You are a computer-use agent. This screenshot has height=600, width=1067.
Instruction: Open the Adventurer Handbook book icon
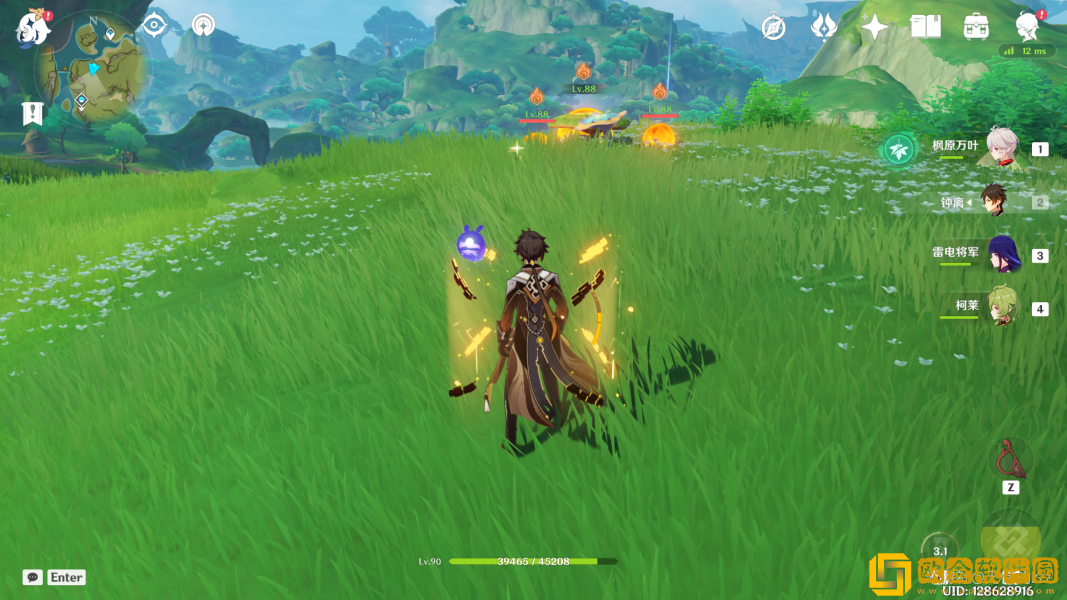926,27
